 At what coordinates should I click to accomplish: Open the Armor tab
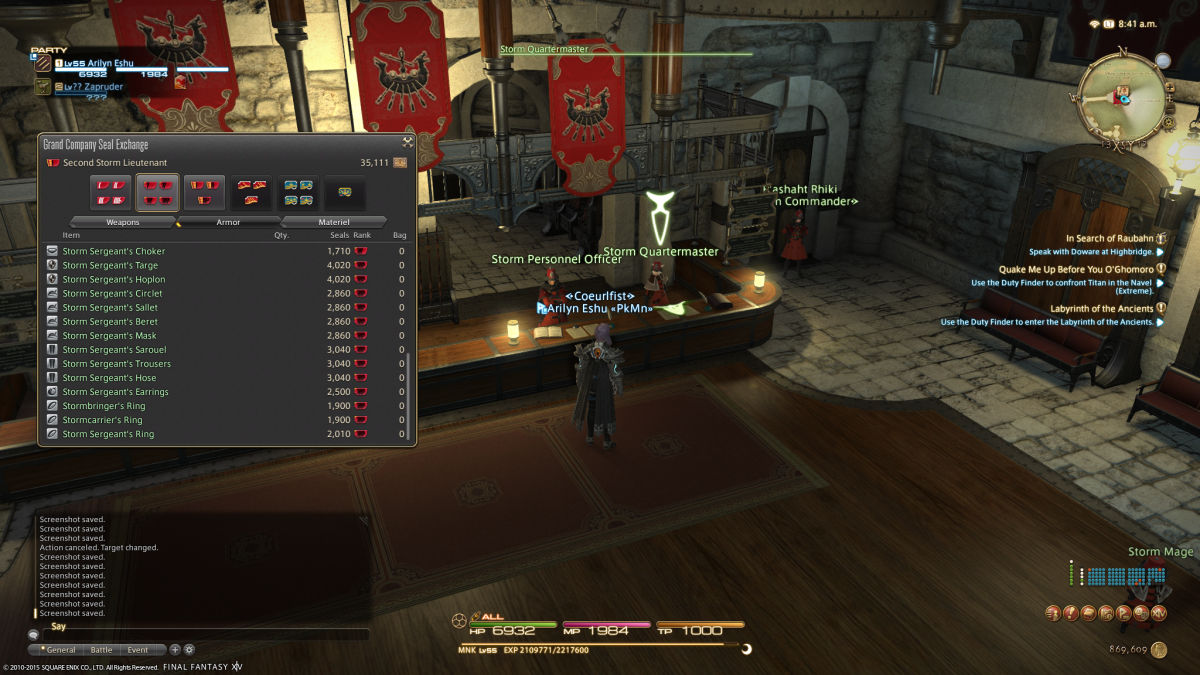(x=228, y=222)
